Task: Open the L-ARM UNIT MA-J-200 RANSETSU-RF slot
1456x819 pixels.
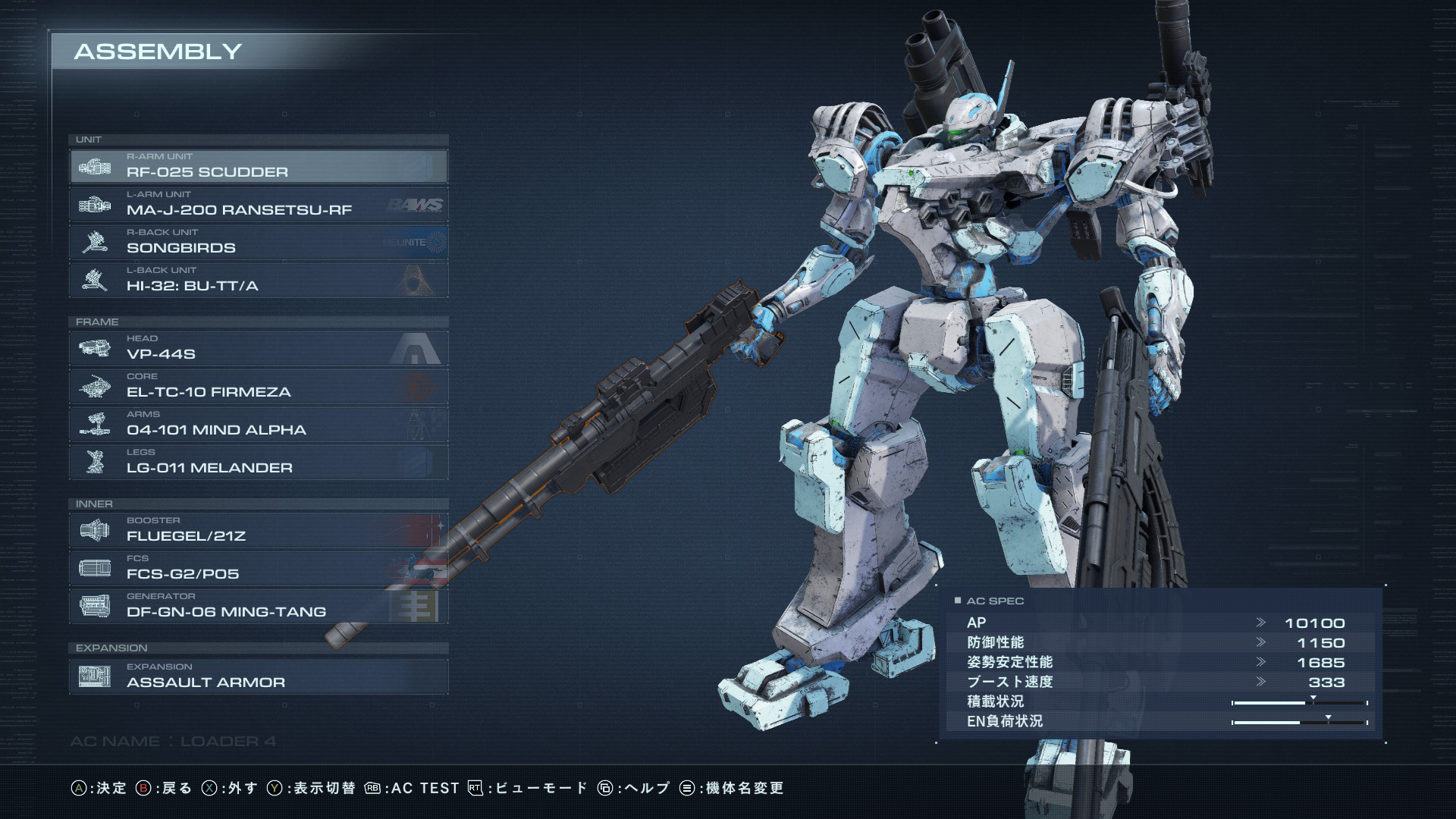Action: point(258,204)
